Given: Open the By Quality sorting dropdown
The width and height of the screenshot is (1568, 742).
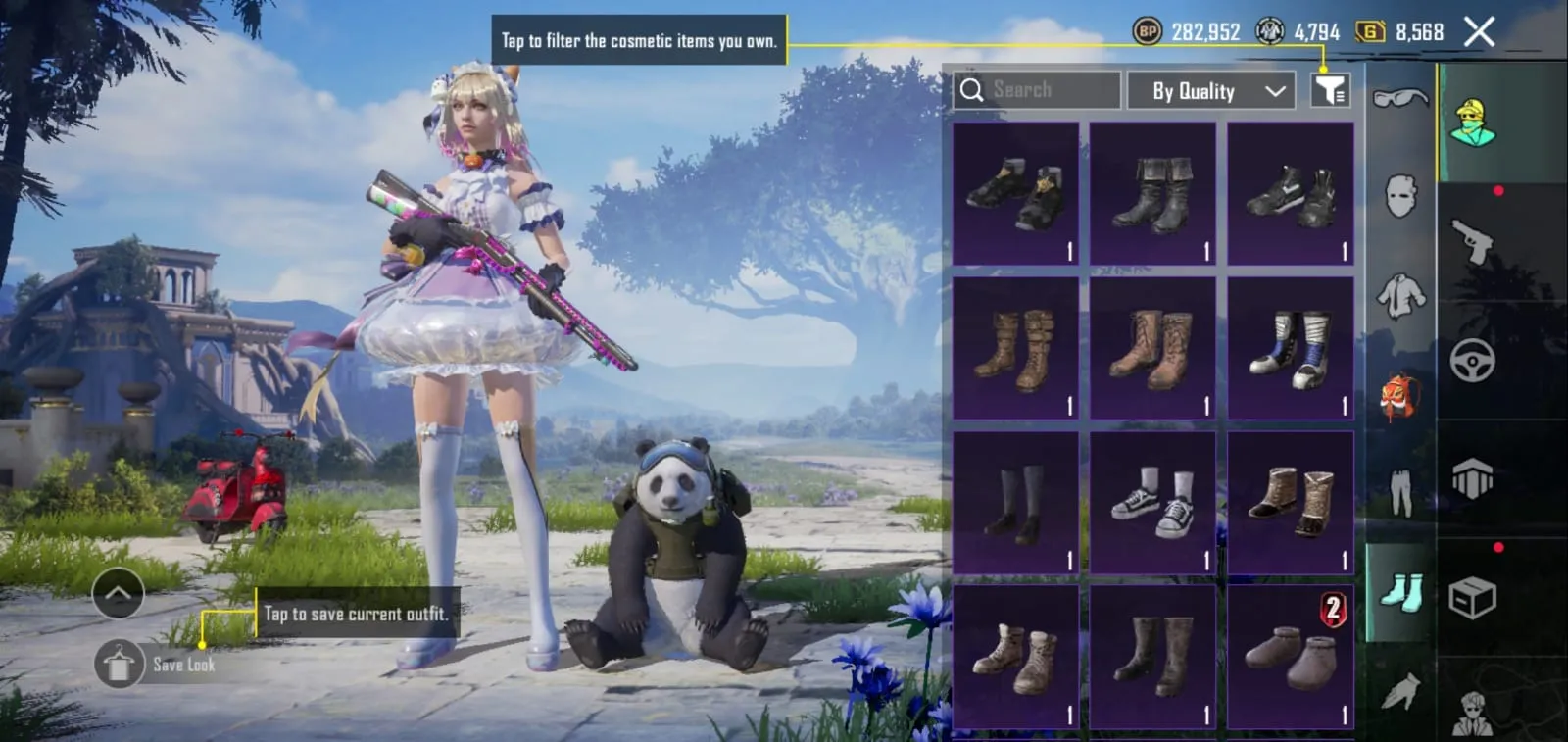Looking at the screenshot, I should [x=1210, y=90].
